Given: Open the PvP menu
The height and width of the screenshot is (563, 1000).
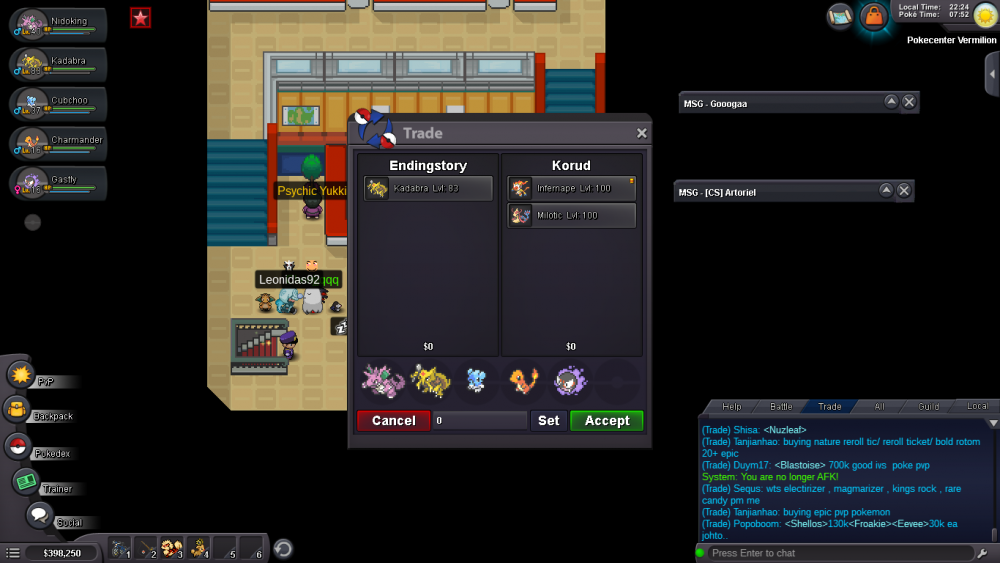Looking at the screenshot, I should click(21, 375).
